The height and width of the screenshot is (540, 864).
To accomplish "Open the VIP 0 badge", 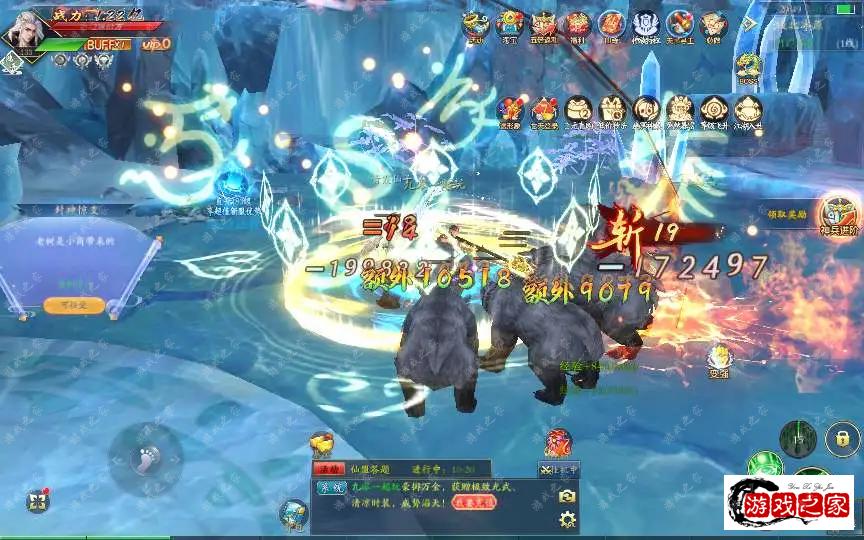I will [x=156, y=44].
